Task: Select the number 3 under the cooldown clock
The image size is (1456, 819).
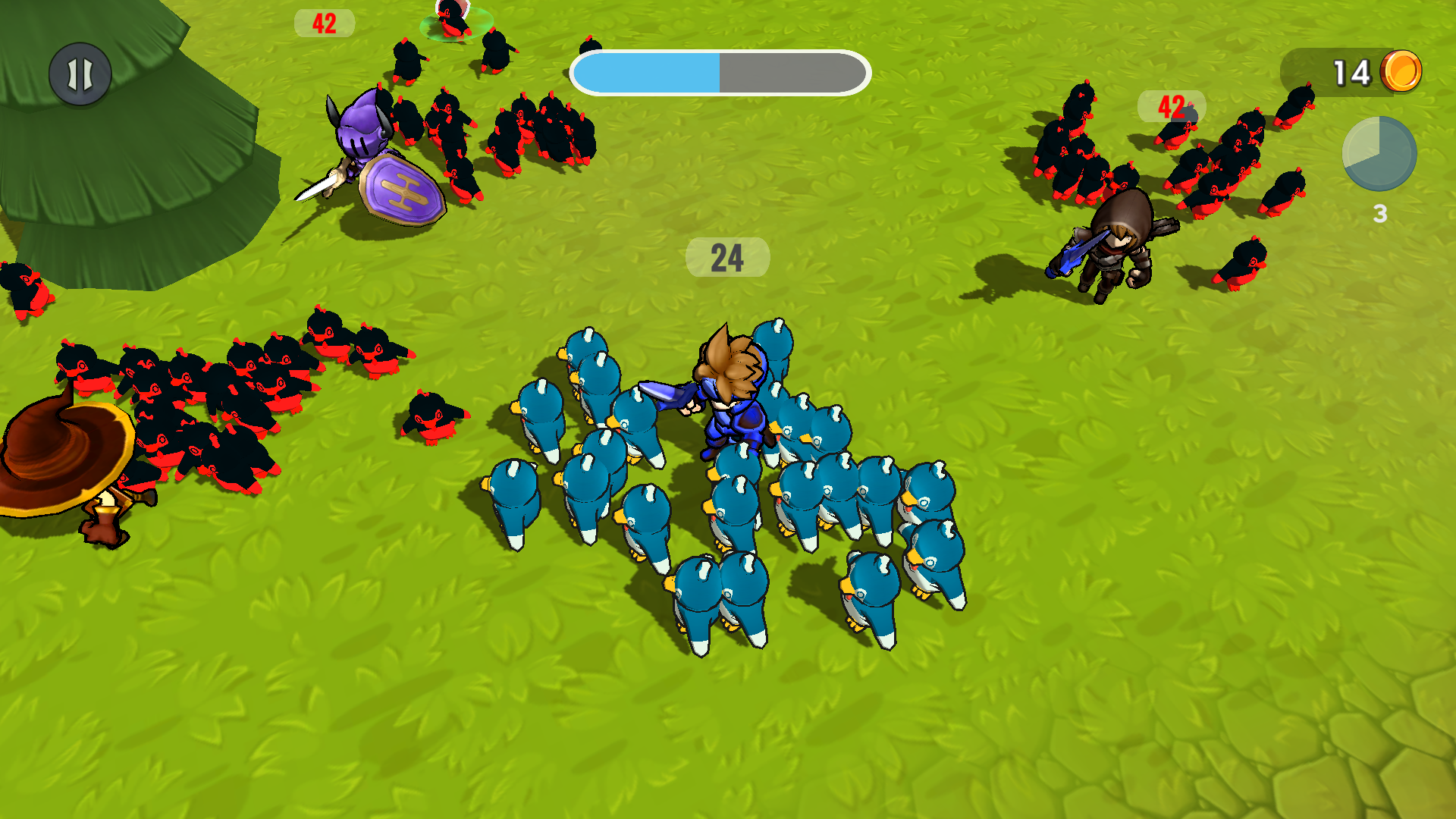Action: tap(1379, 214)
